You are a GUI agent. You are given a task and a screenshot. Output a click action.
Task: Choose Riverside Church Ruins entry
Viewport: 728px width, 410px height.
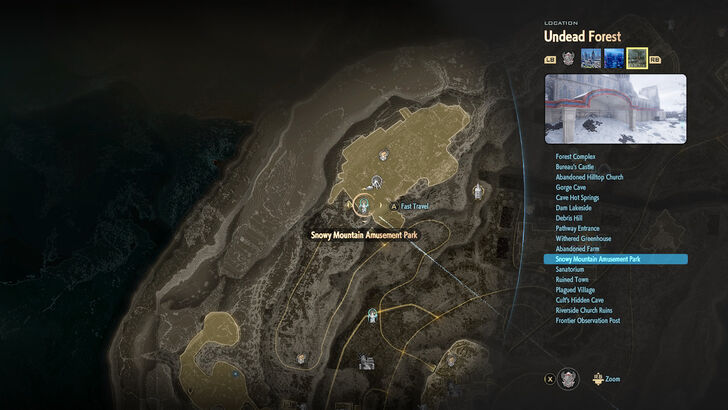click(584, 310)
